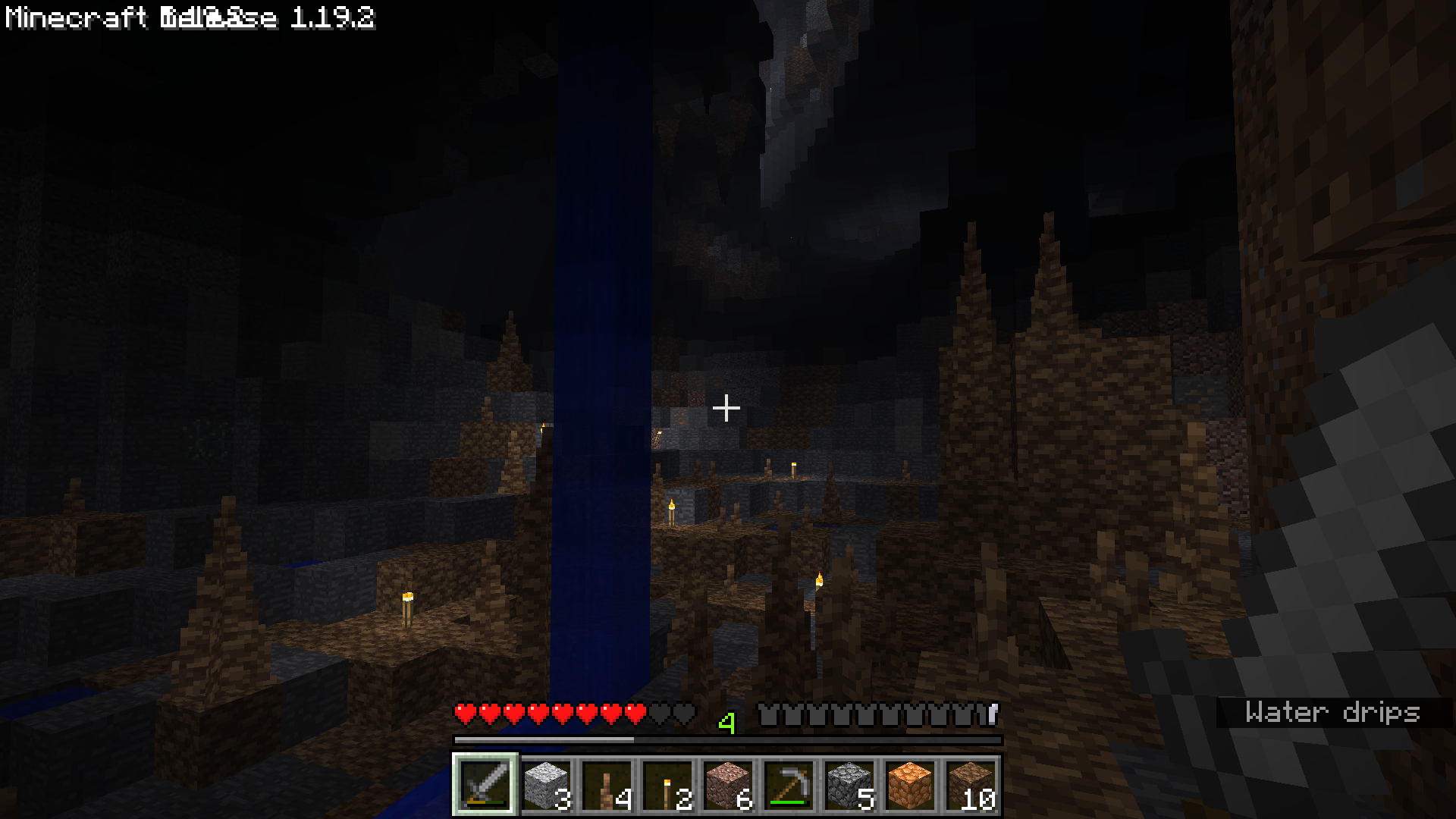This screenshot has width=1456, height=819.
Task: Click the first darkened hunger icon above the hotbar
Action: pyautogui.click(x=766, y=713)
